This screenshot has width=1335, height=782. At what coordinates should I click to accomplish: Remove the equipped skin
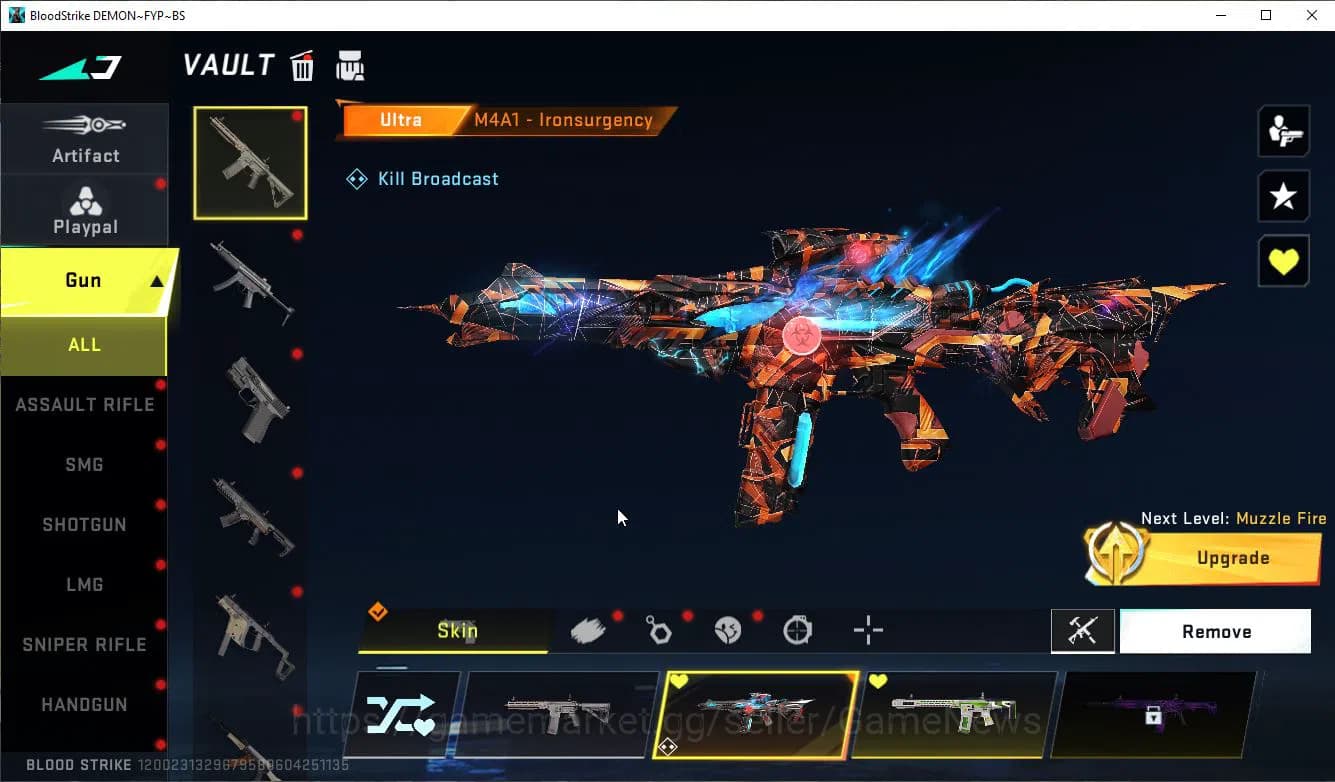pos(1216,632)
